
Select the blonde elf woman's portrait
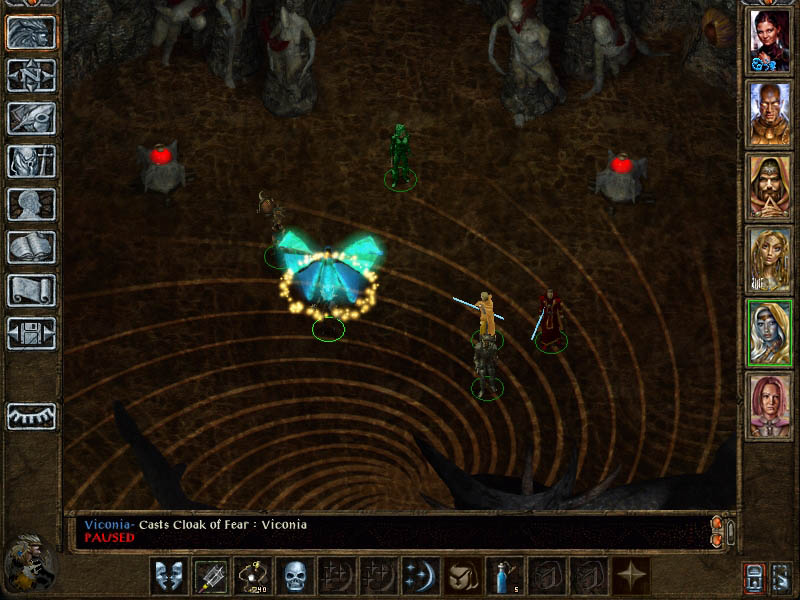[770, 261]
